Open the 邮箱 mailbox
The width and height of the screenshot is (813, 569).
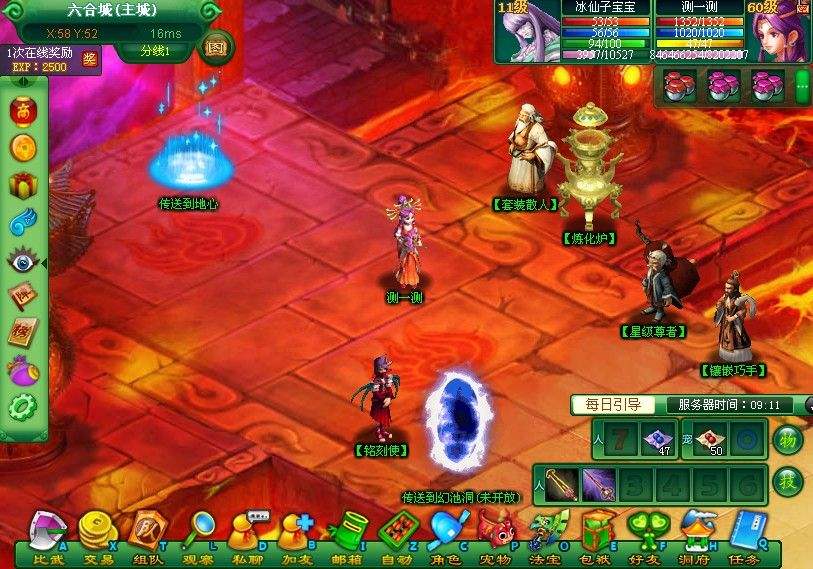coord(345,531)
